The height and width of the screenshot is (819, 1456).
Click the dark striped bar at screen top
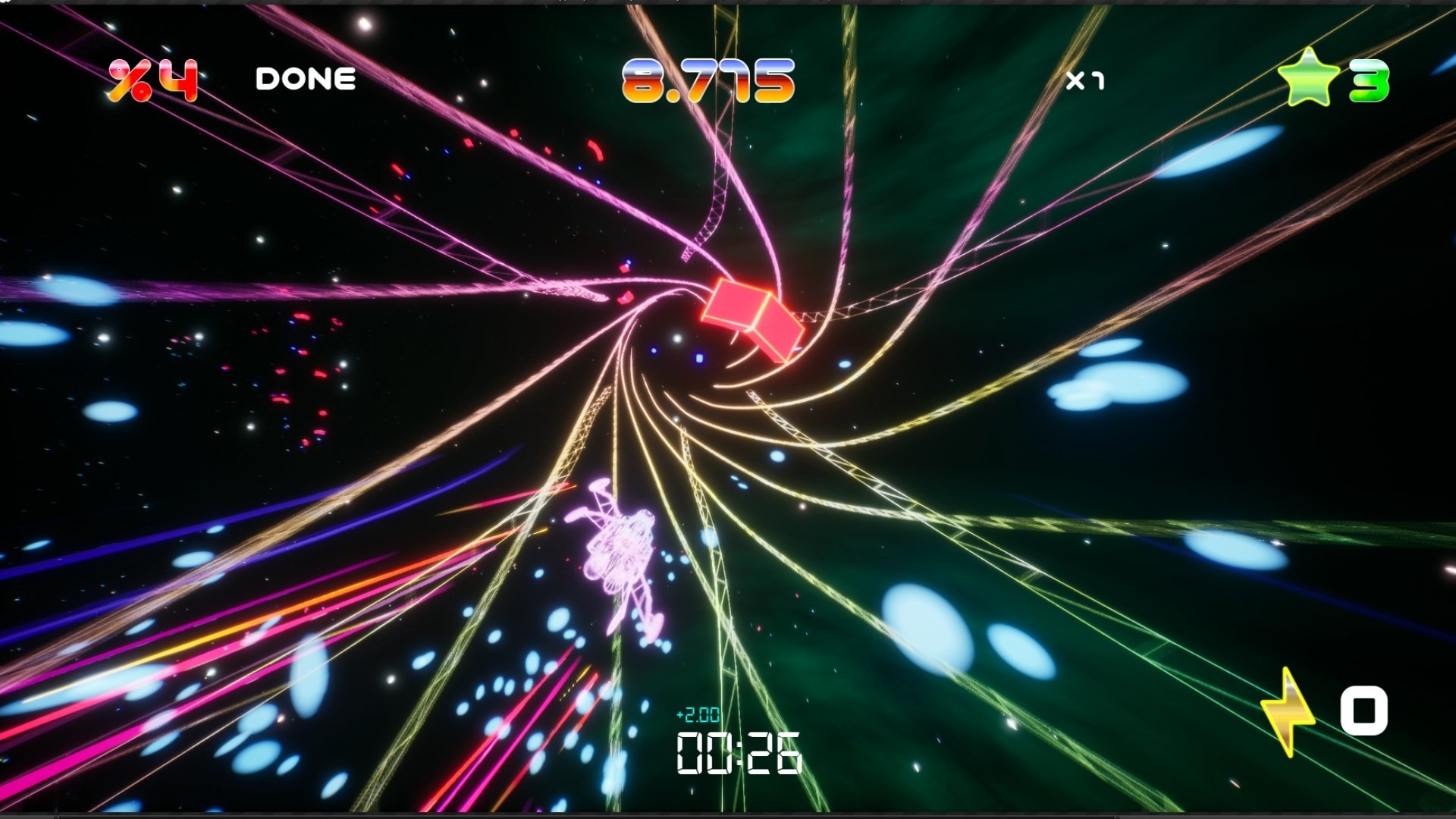(x=728, y=2)
